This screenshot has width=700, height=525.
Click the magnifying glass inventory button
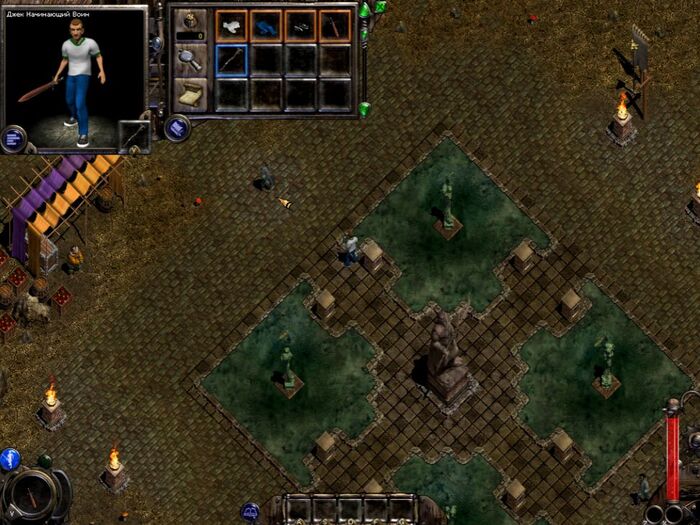191,59
